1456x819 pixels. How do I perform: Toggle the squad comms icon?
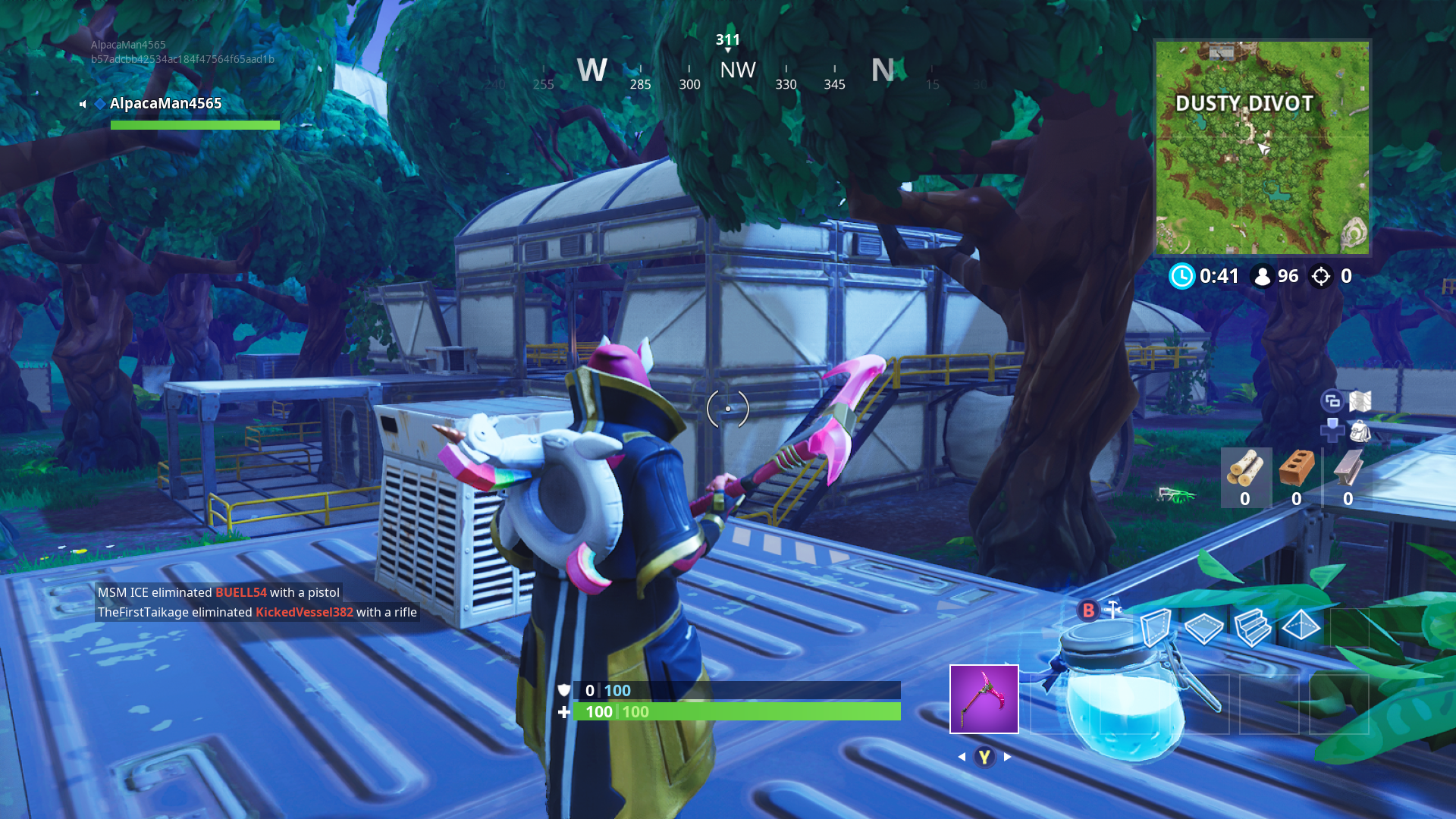point(1332,400)
